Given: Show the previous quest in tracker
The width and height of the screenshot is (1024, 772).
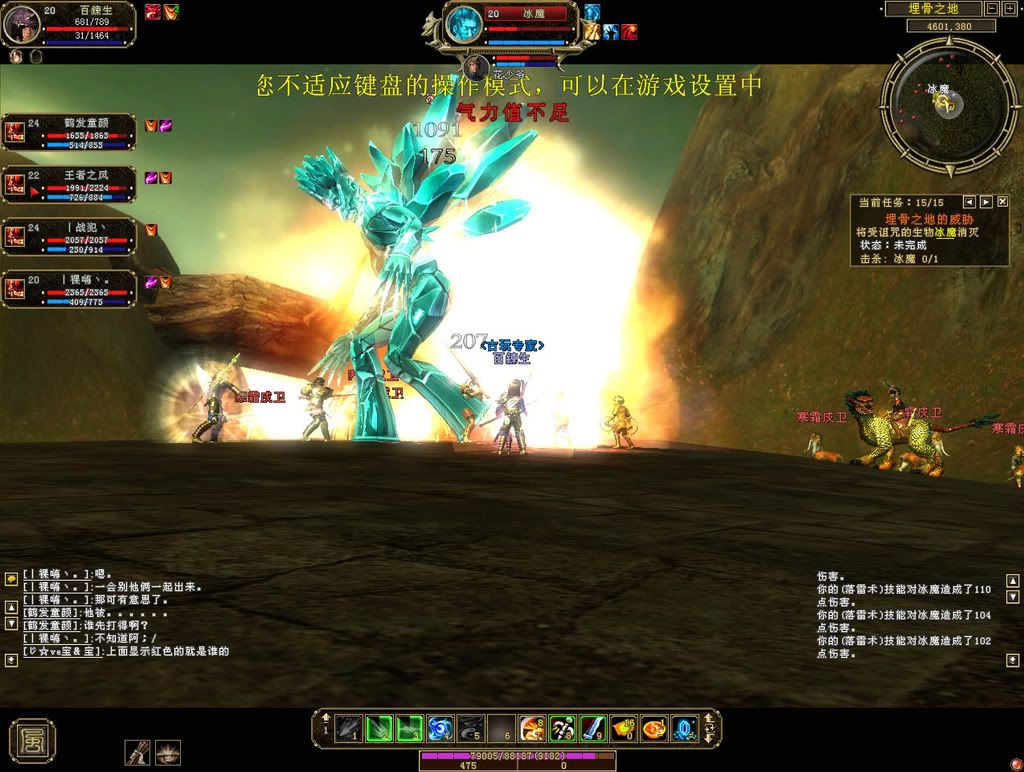Looking at the screenshot, I should (968, 202).
